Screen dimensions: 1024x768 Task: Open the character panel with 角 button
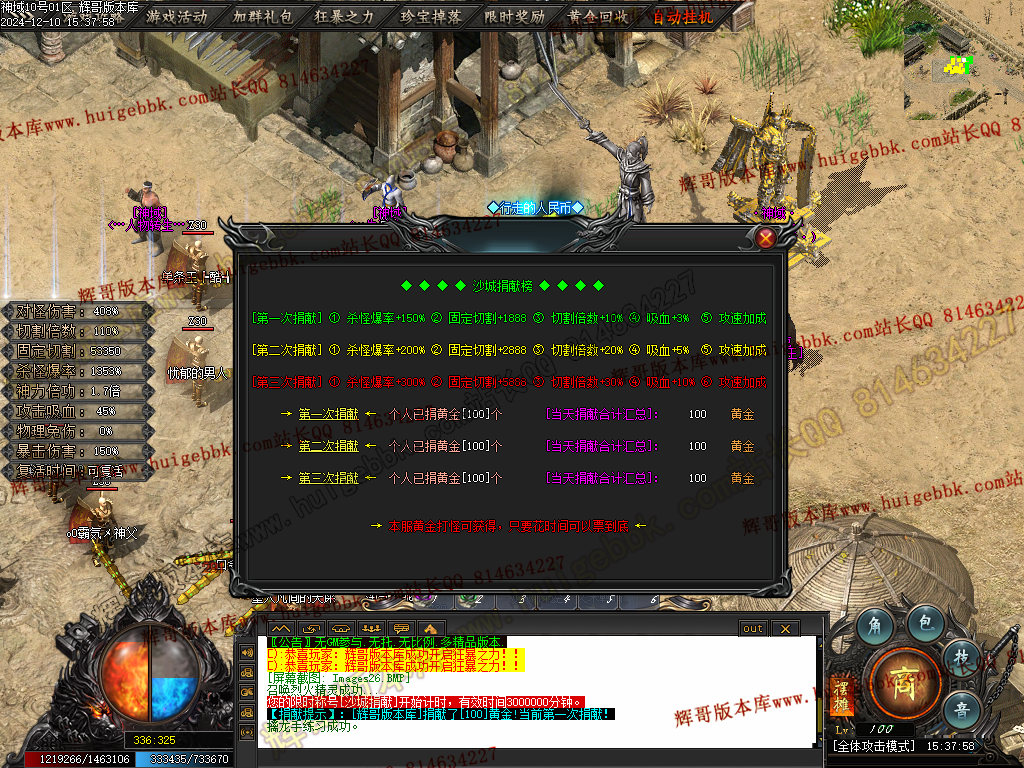[x=873, y=624]
